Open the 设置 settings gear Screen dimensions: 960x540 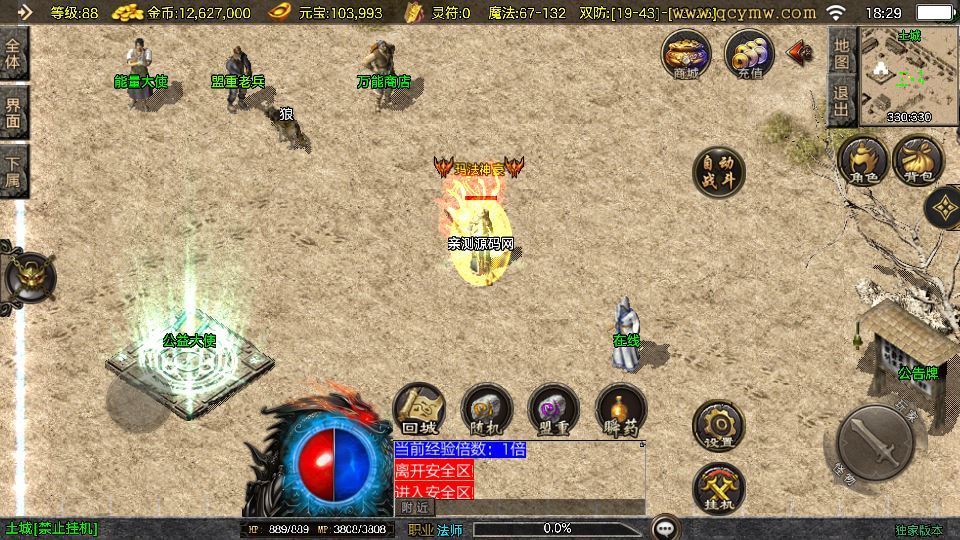718,426
